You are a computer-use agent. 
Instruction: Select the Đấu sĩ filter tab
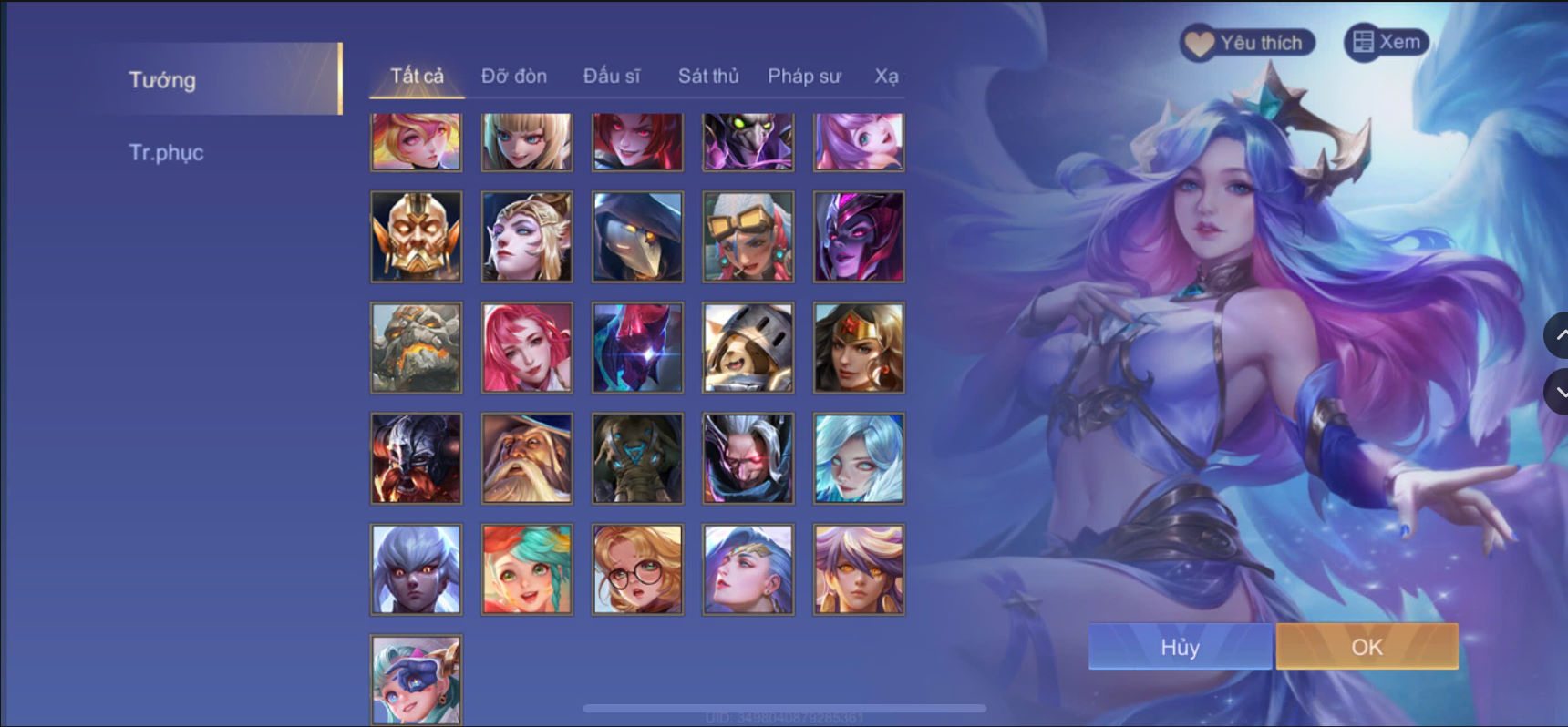(x=613, y=77)
